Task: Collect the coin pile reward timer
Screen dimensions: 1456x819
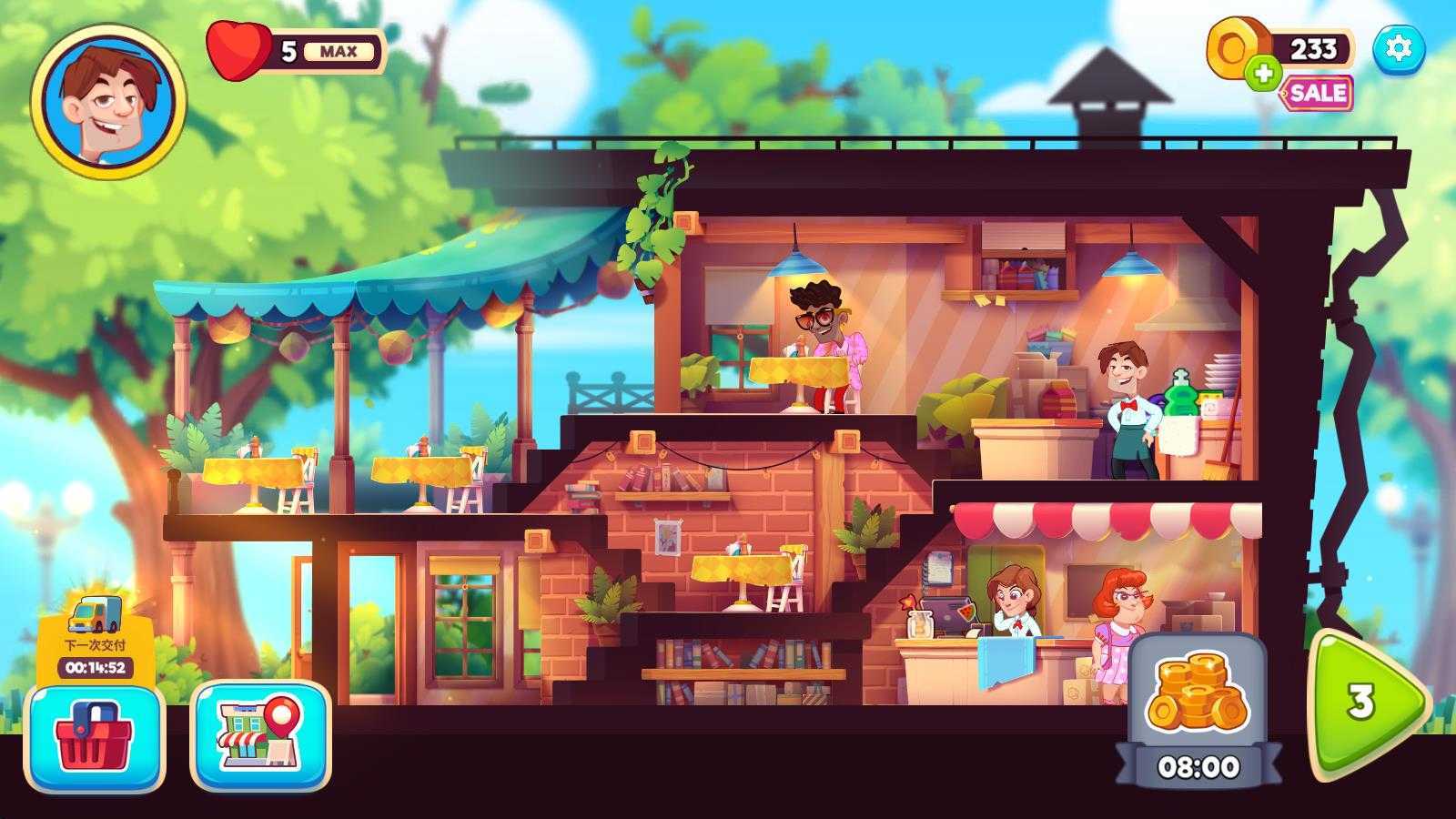Action: [x=1198, y=710]
